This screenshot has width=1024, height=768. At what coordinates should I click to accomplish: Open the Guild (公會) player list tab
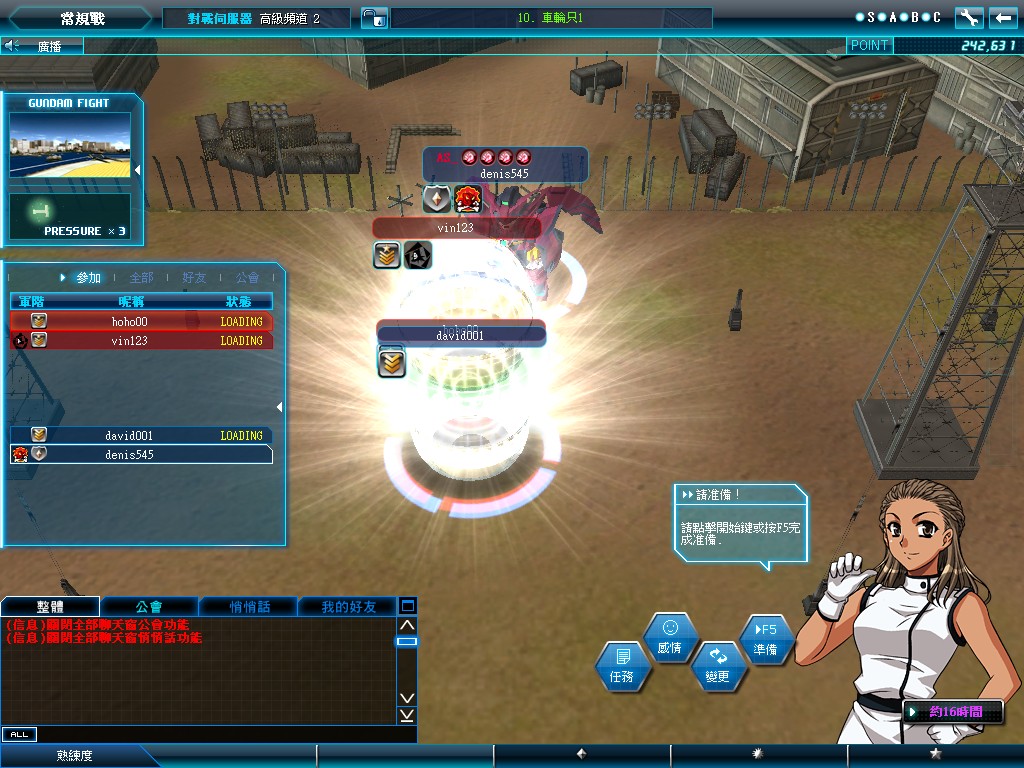coord(247,277)
